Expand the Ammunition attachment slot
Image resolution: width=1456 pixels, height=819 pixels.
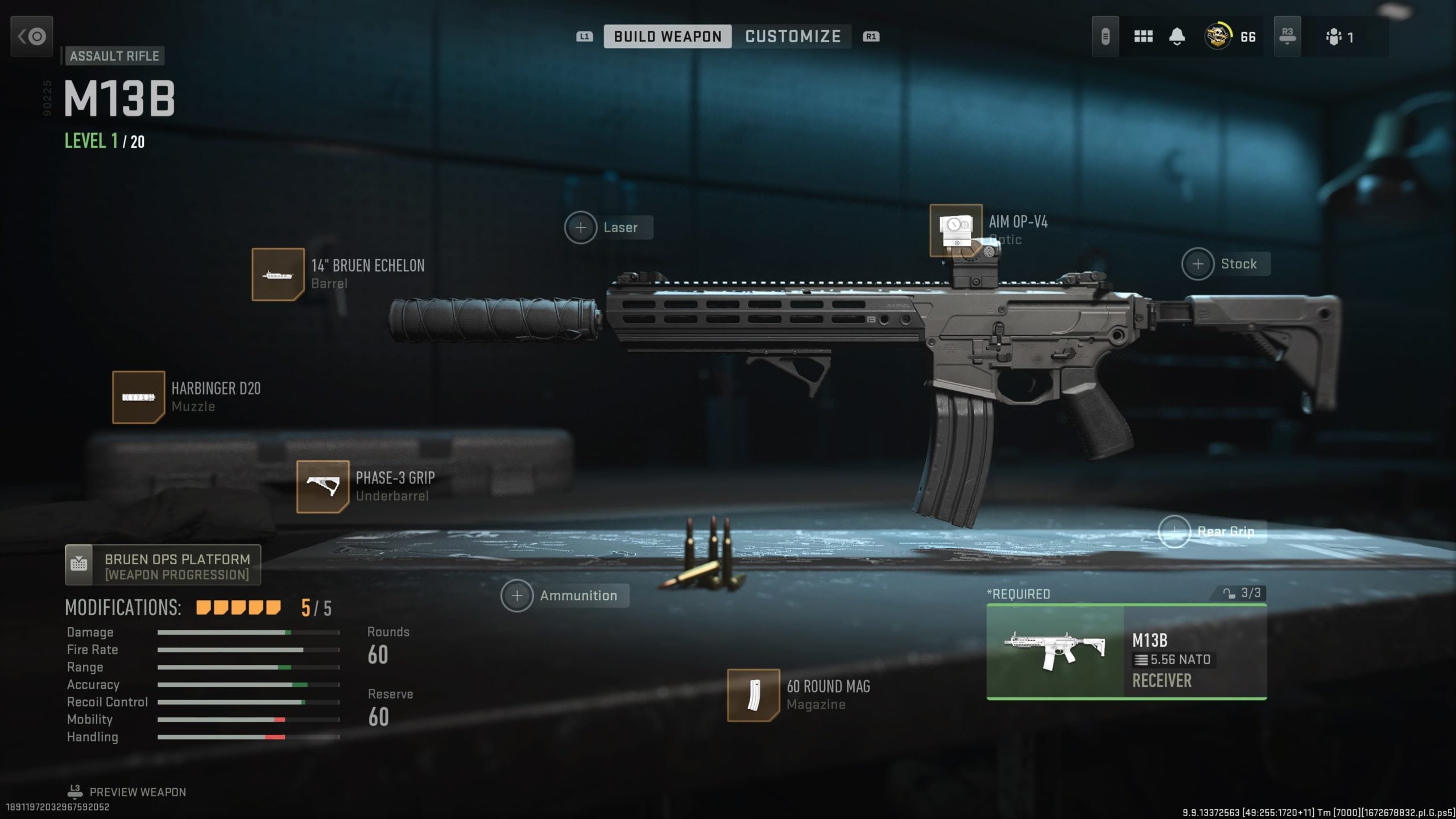(x=516, y=595)
